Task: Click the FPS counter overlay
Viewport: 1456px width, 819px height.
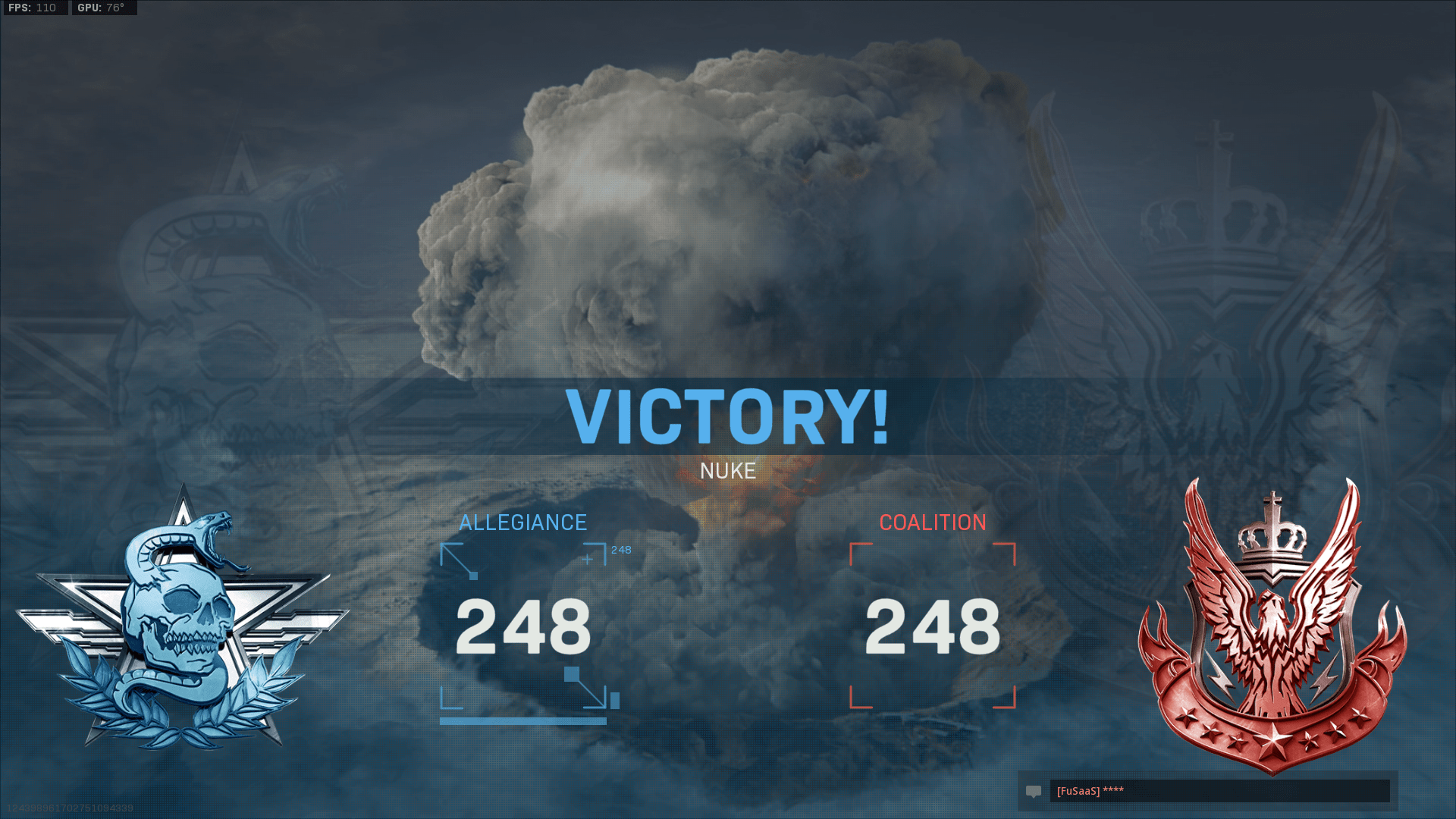Action: pyautogui.click(x=30, y=8)
